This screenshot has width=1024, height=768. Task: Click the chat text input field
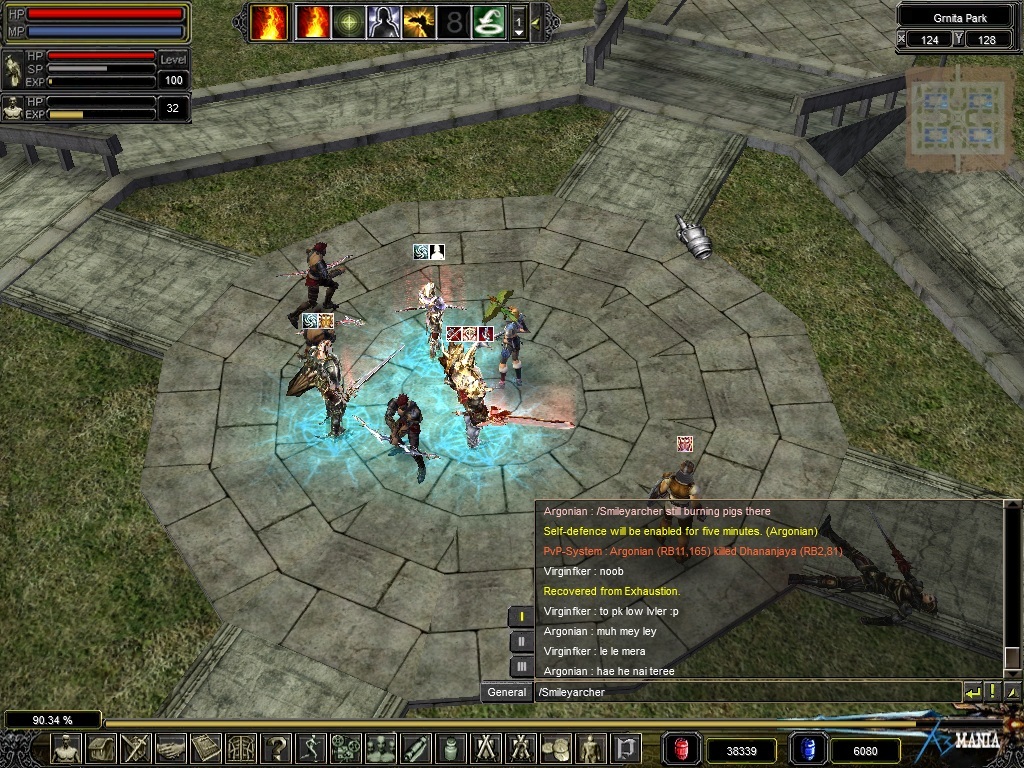(745, 692)
